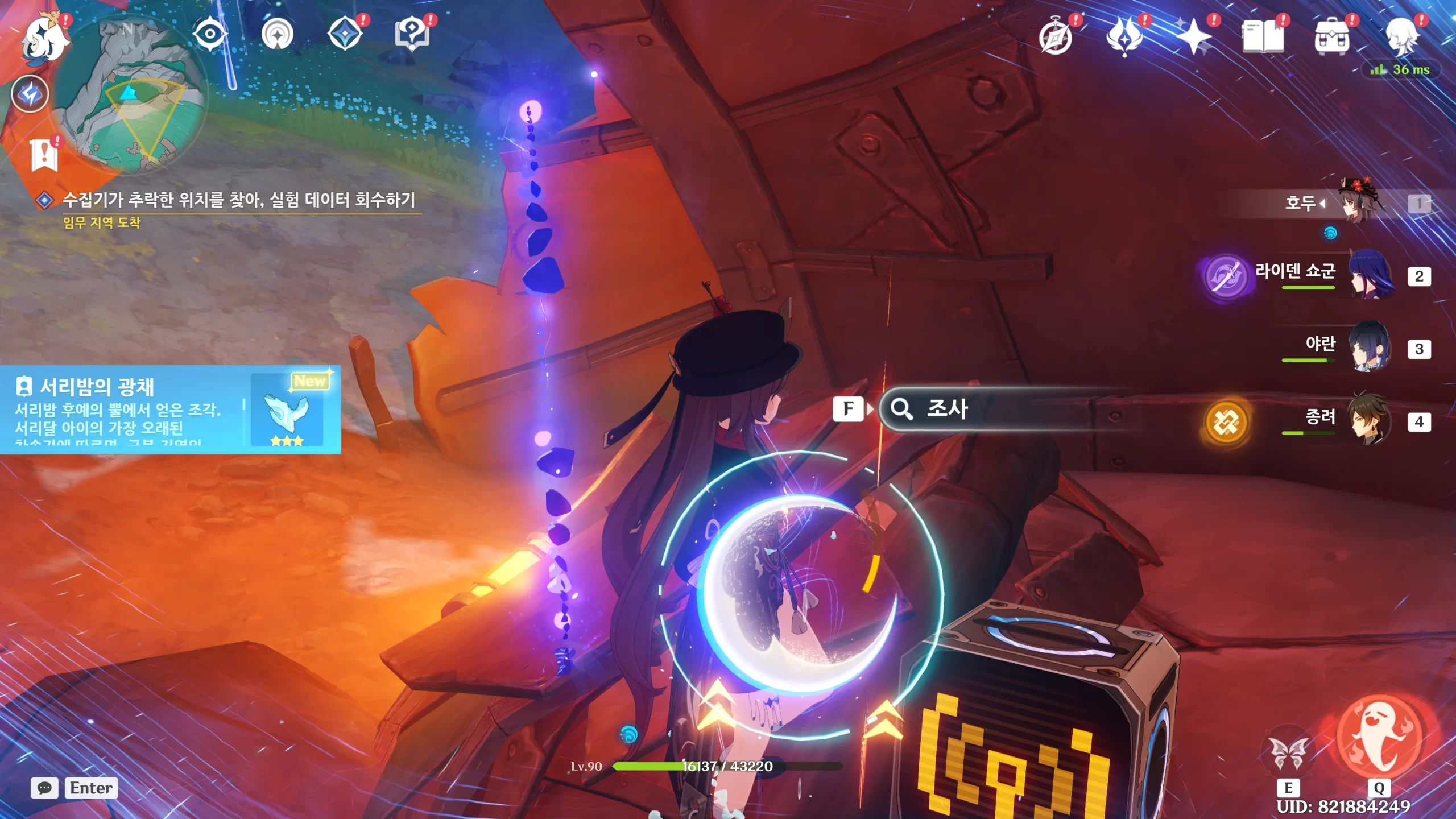1456x819 pixels.
Task: Open the four-point star diamond icon
Action: [345, 34]
